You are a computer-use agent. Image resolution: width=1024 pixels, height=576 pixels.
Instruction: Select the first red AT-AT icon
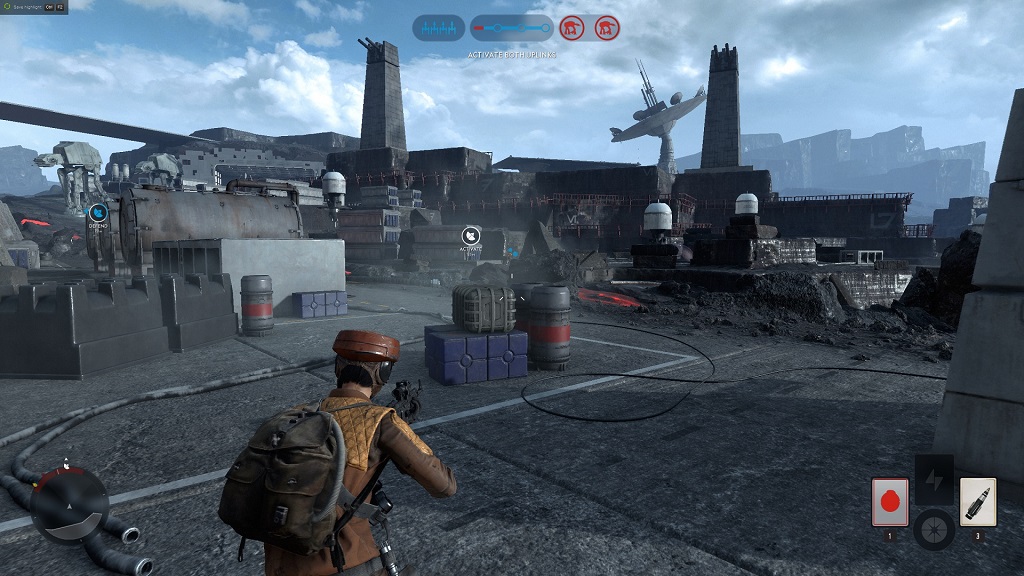pos(572,27)
